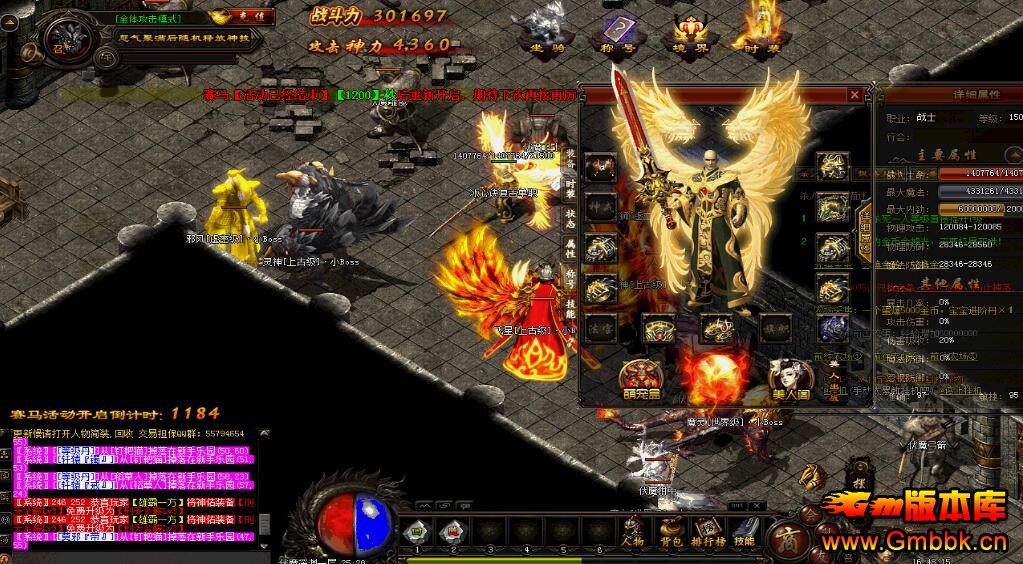This screenshot has width=1023, height=564.
Task: Use the item in hotbar slot 1
Action: (419, 531)
